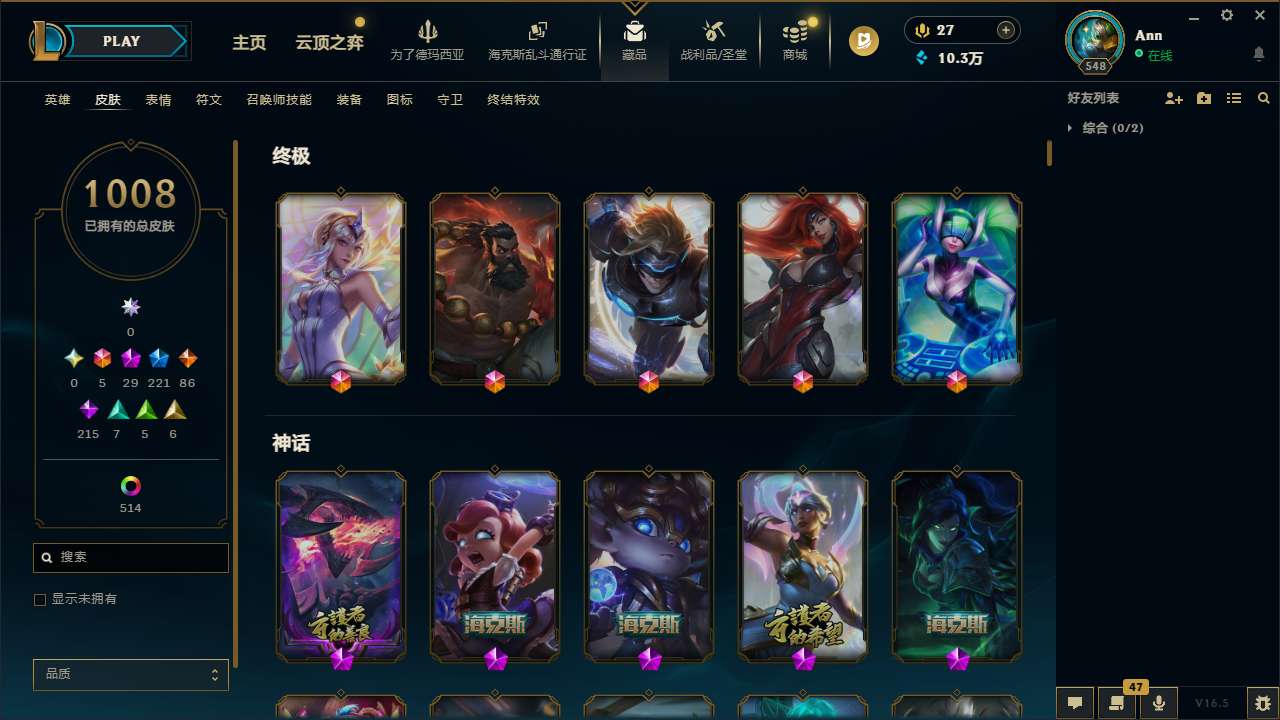Click the 搜索 skin search input field
This screenshot has height=720, width=1280.
[130, 557]
